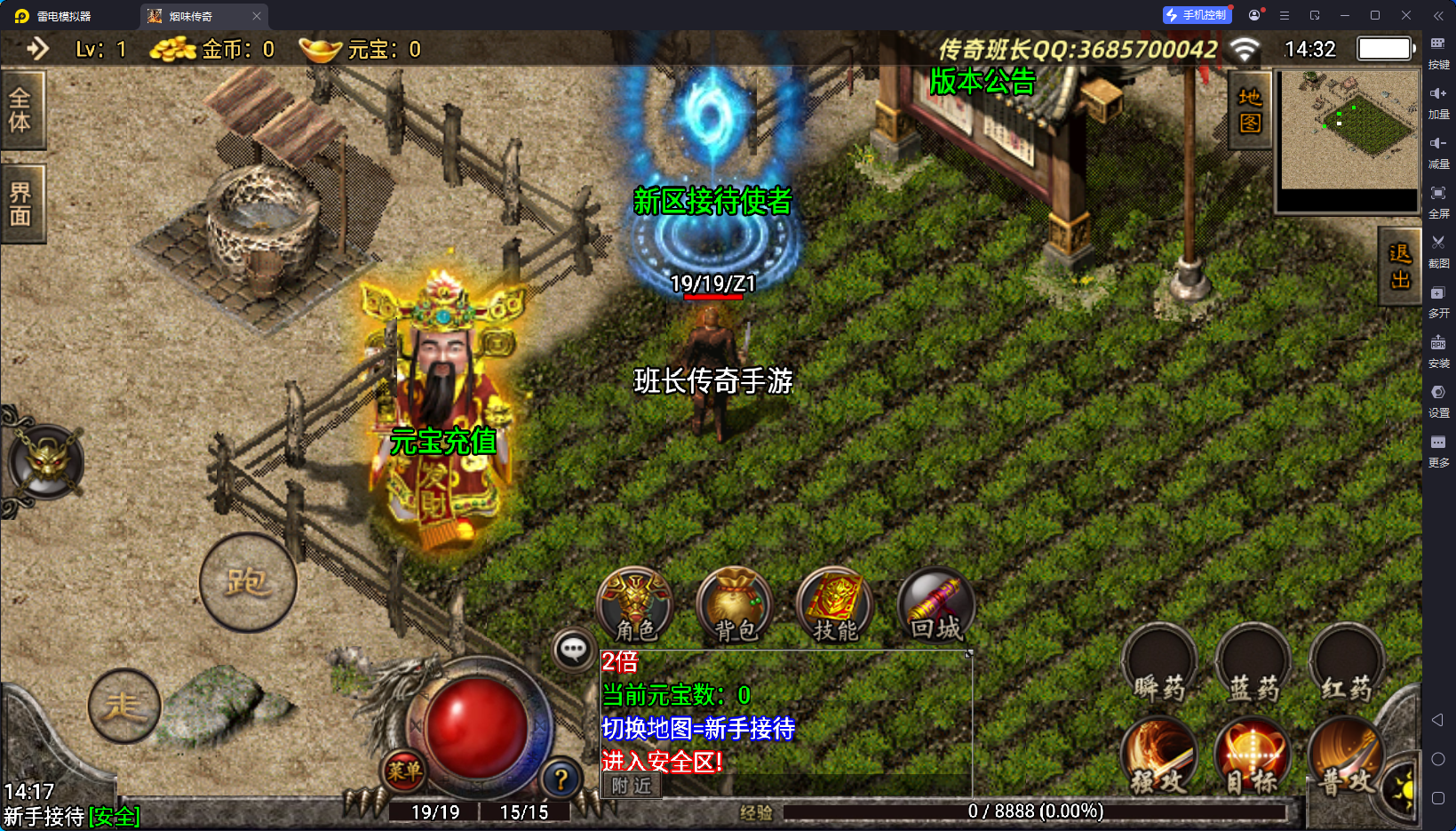Viewport: 1456px width, 831px height.
Task: Open the chat speech bubble
Action: [573, 651]
